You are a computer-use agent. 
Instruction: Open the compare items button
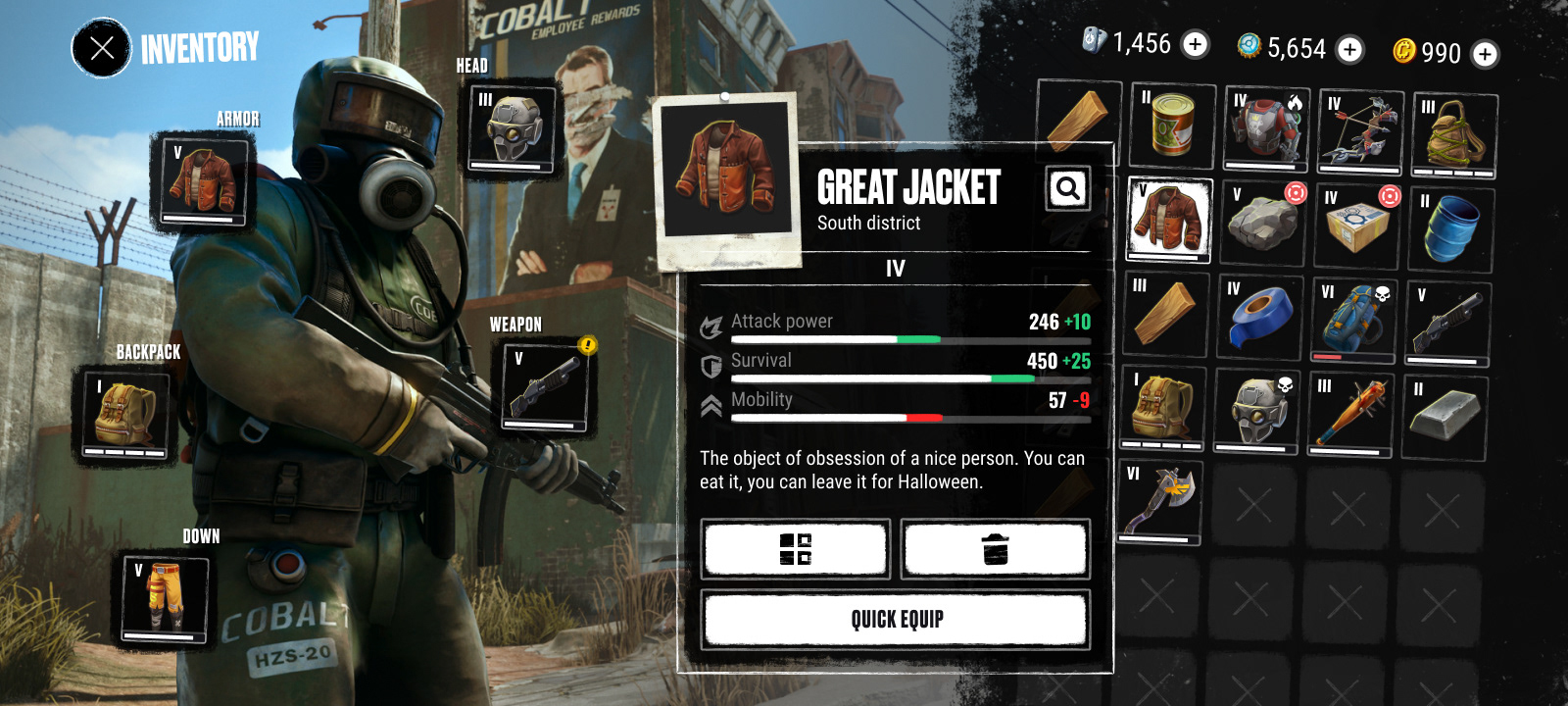796,548
